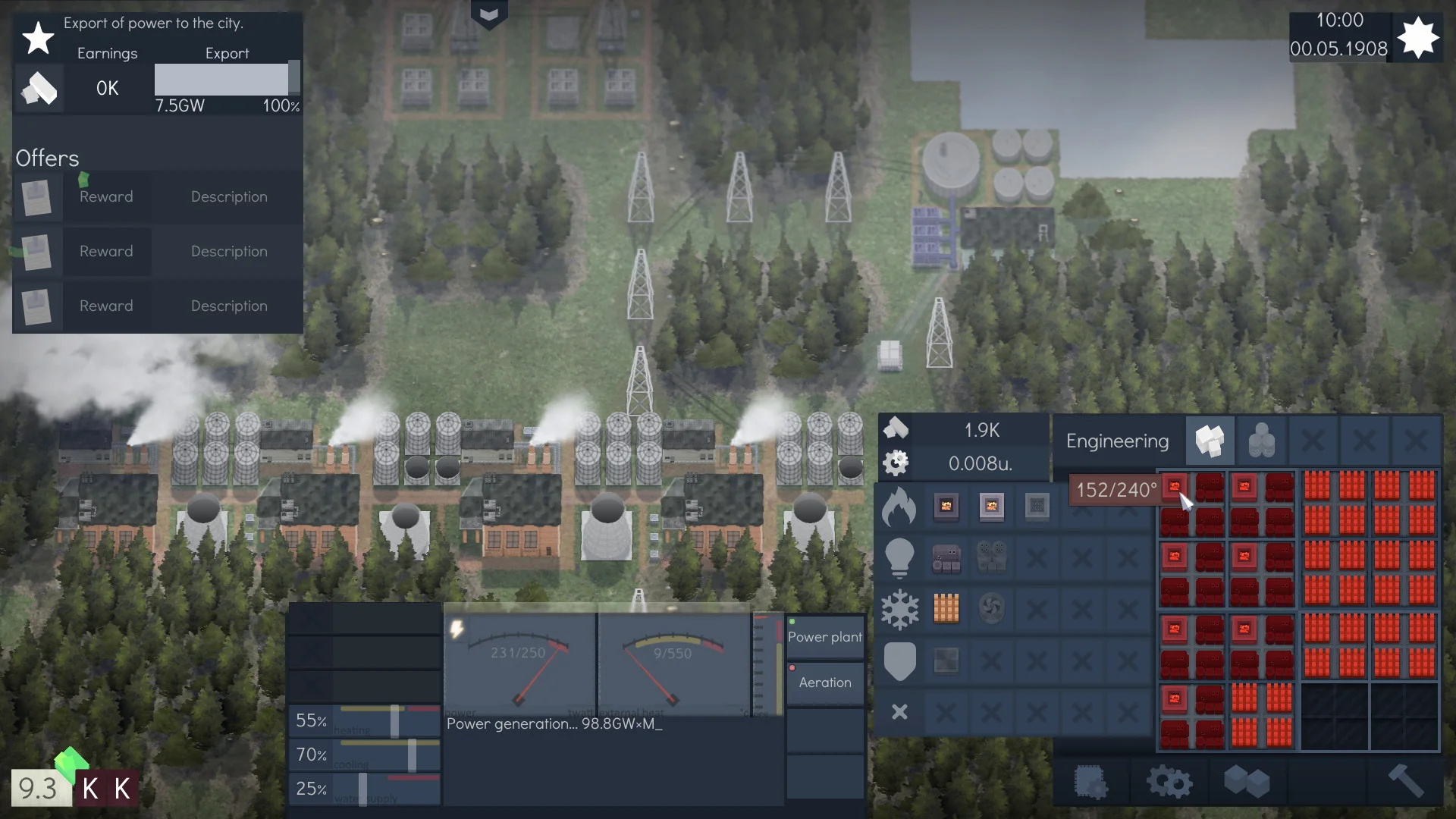
Task: Adjust the cooling slider at 70%
Action: 412,755
